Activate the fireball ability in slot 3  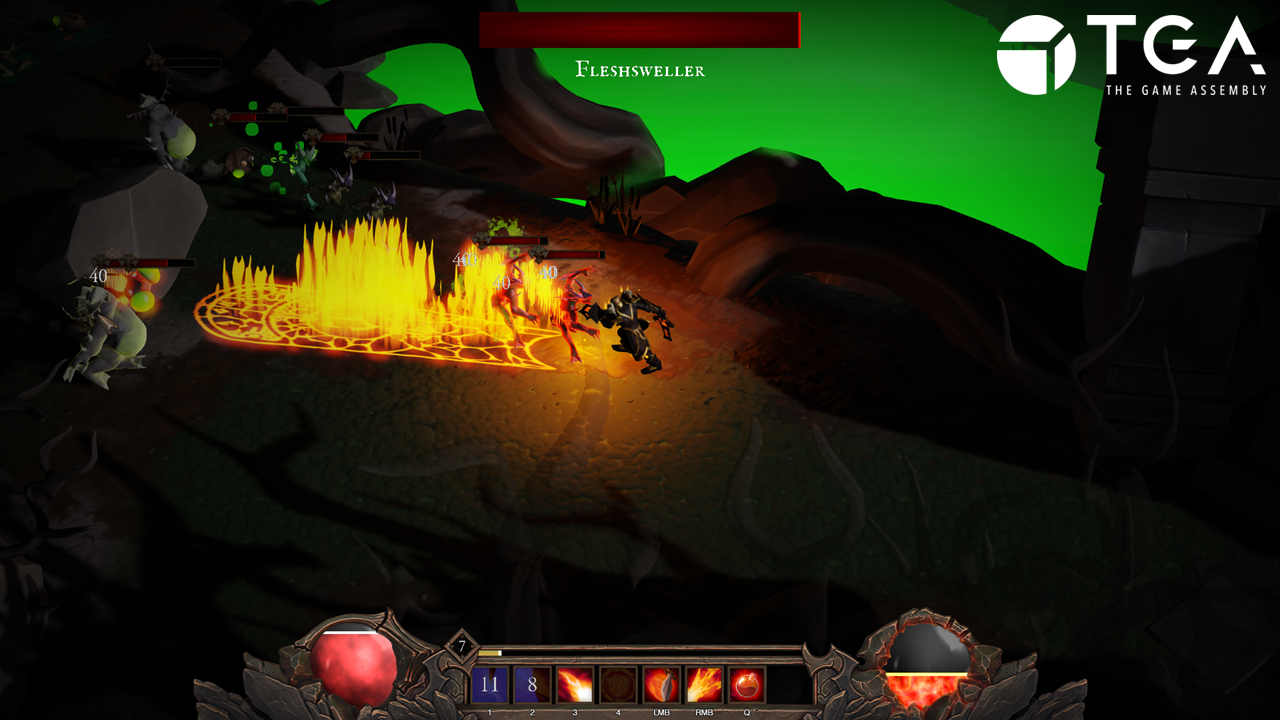tap(575, 685)
